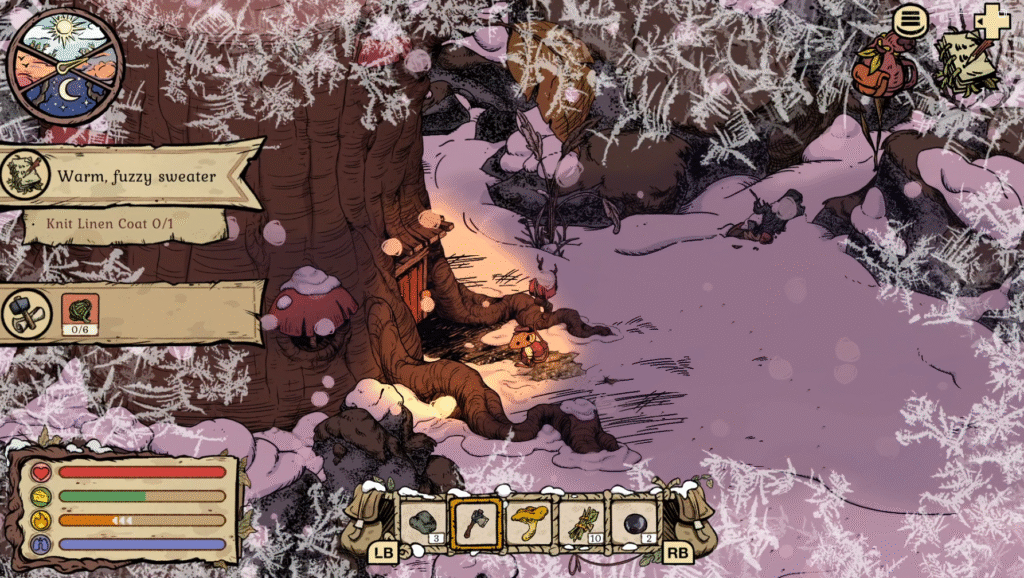Click the day-night cycle clock
Viewport: 1024px width, 578px height.
pos(66,66)
